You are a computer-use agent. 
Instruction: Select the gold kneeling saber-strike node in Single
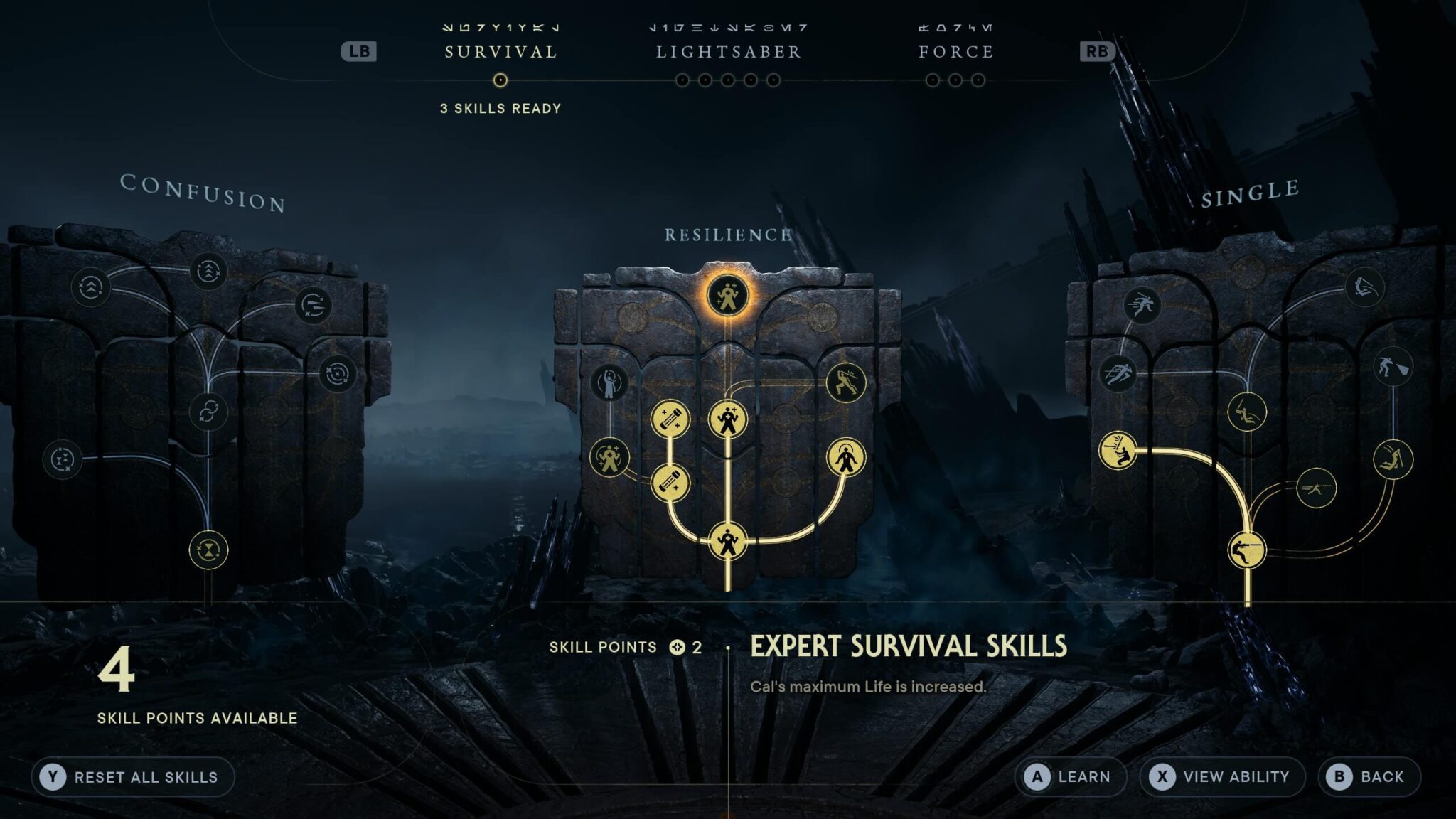1118,451
